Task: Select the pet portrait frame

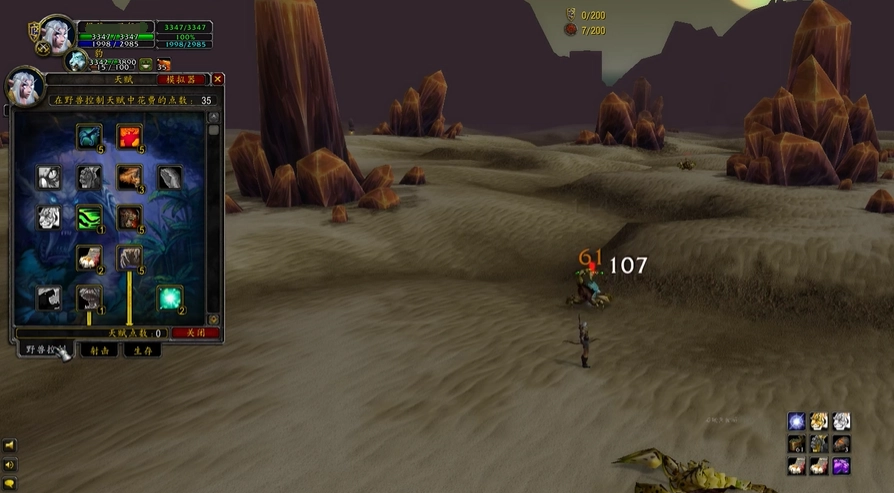Action: click(x=77, y=61)
